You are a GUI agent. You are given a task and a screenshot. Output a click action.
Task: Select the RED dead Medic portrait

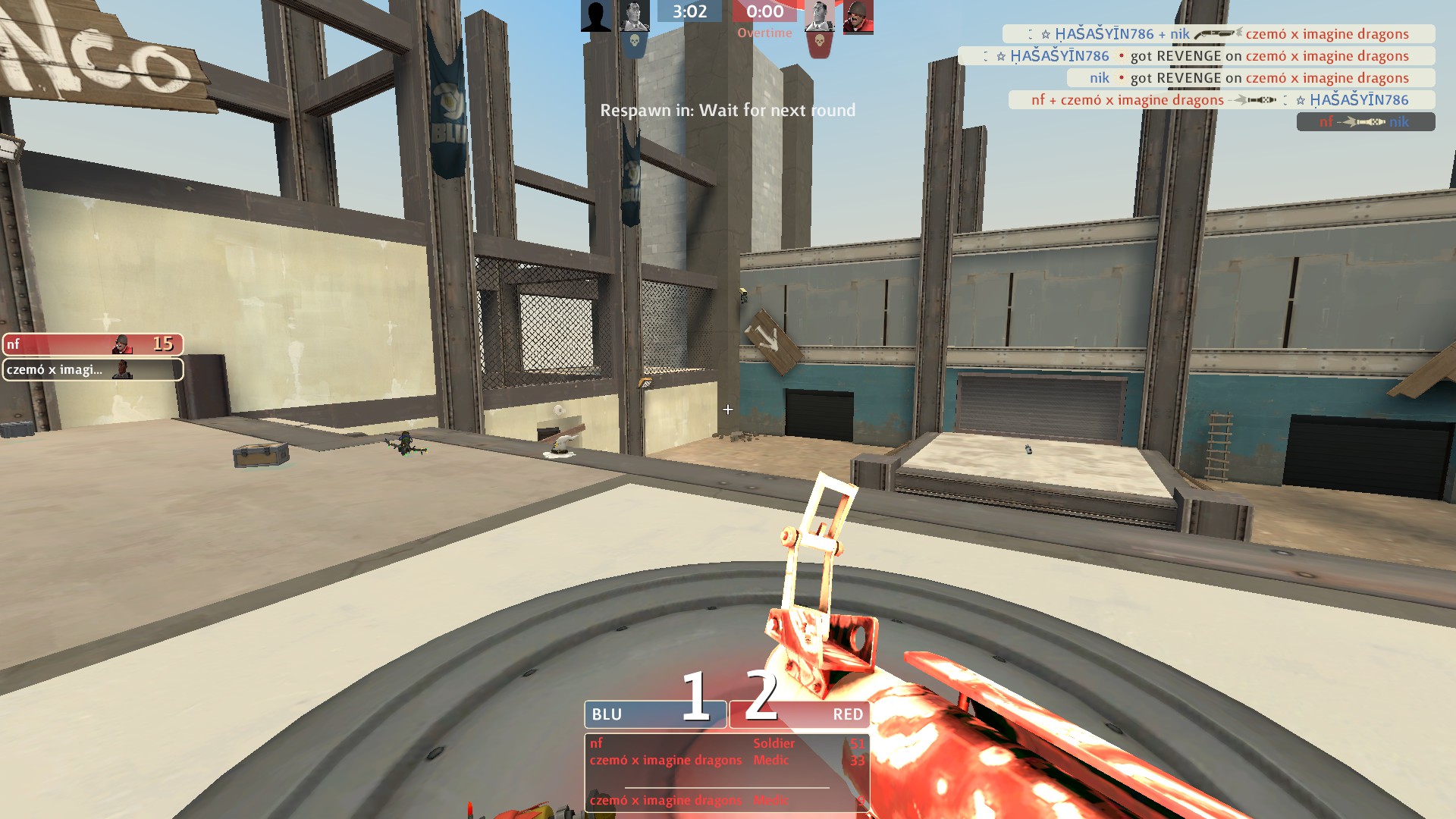tap(819, 17)
